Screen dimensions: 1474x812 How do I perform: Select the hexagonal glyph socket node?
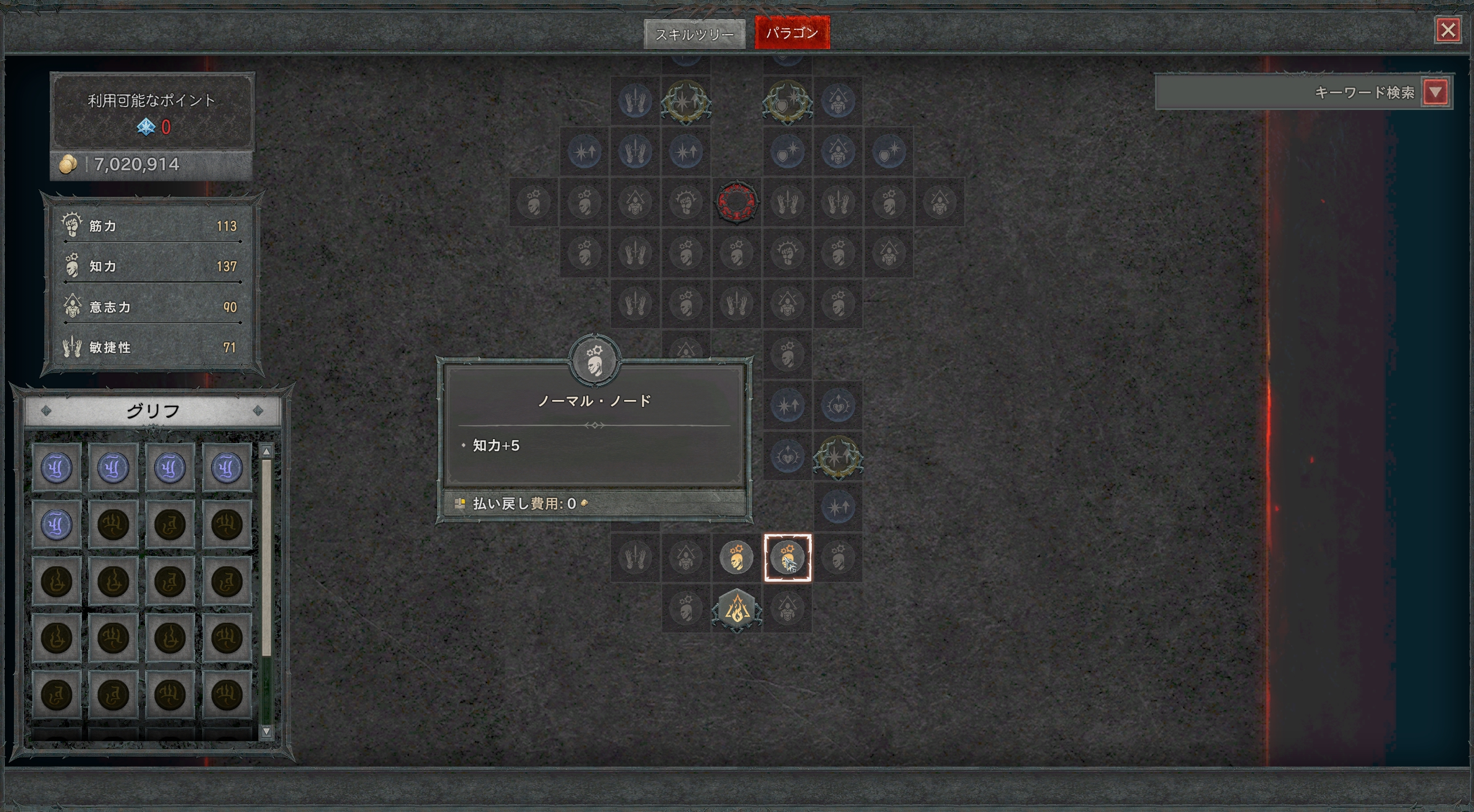[x=736, y=609]
